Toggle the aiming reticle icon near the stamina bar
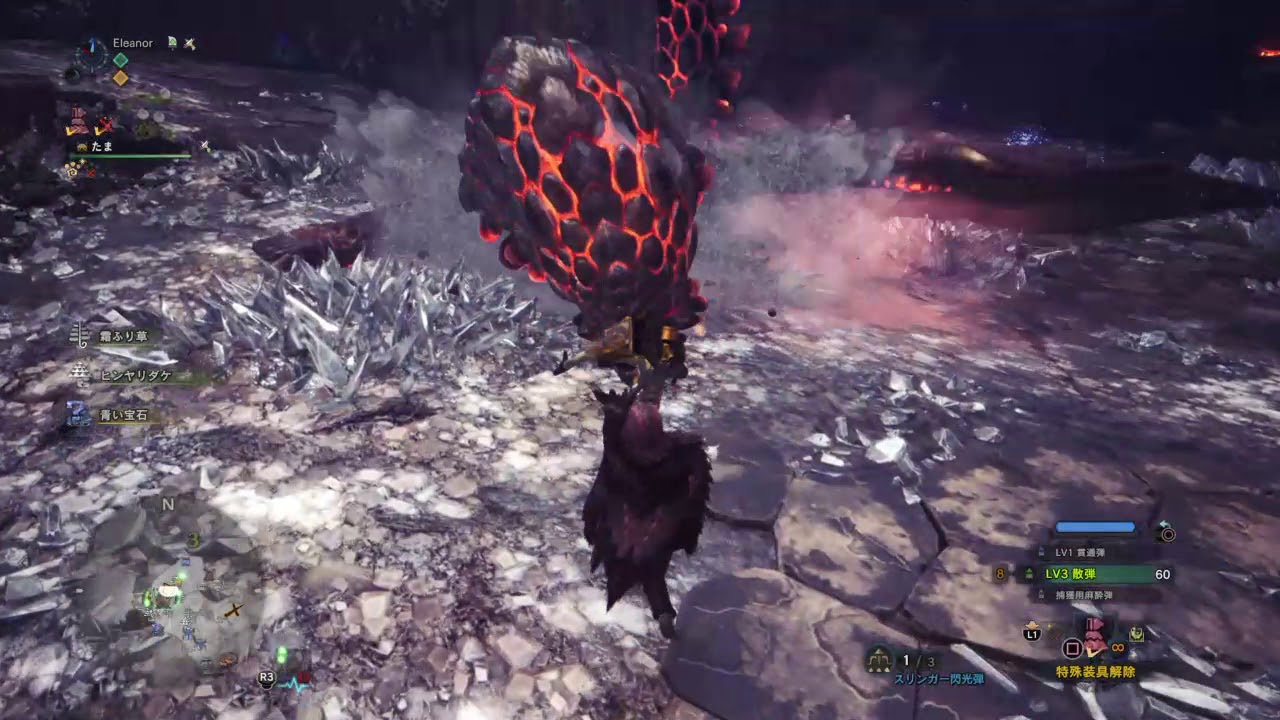 point(1167,533)
